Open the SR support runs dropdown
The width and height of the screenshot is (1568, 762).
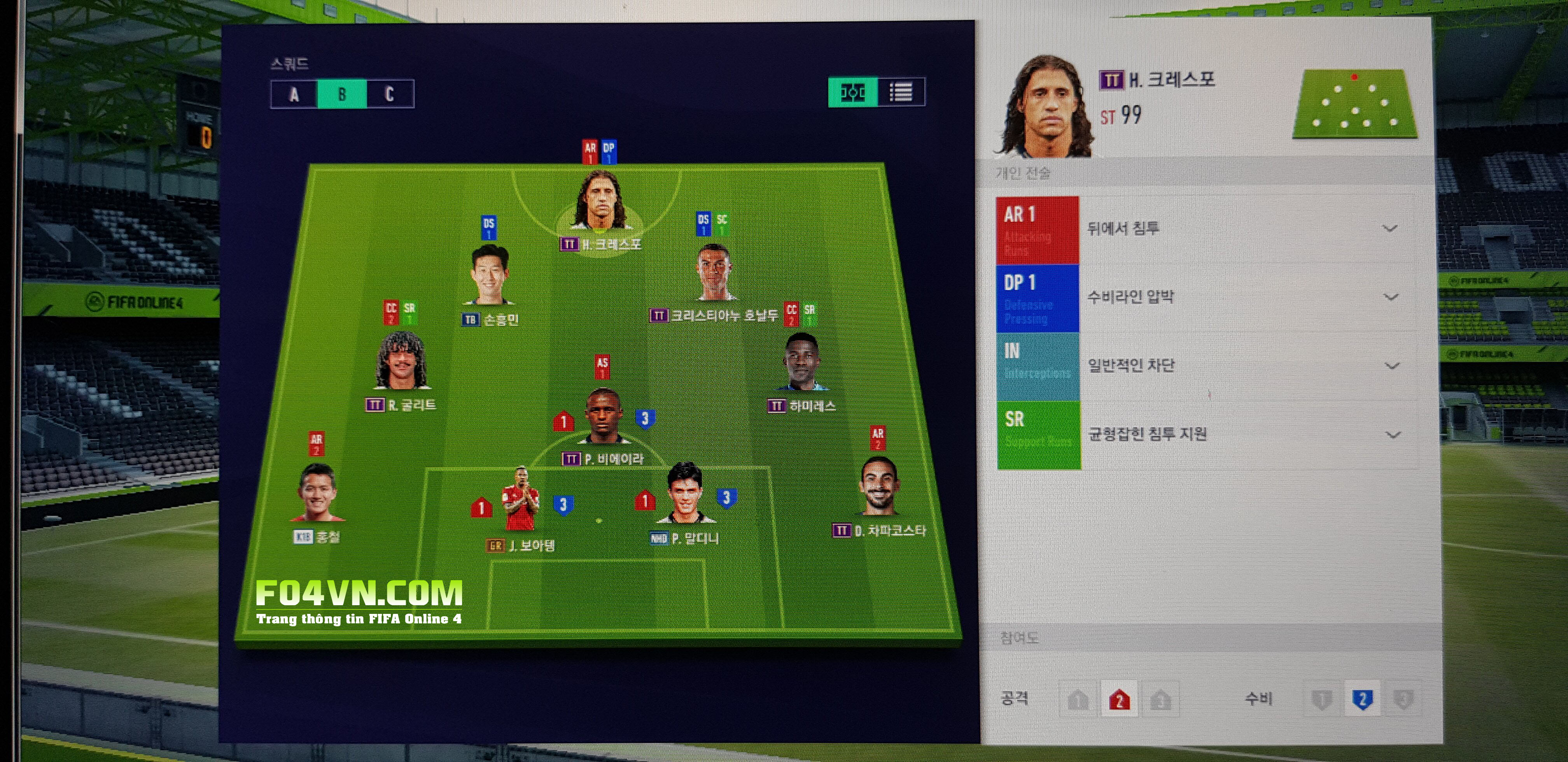[1393, 435]
